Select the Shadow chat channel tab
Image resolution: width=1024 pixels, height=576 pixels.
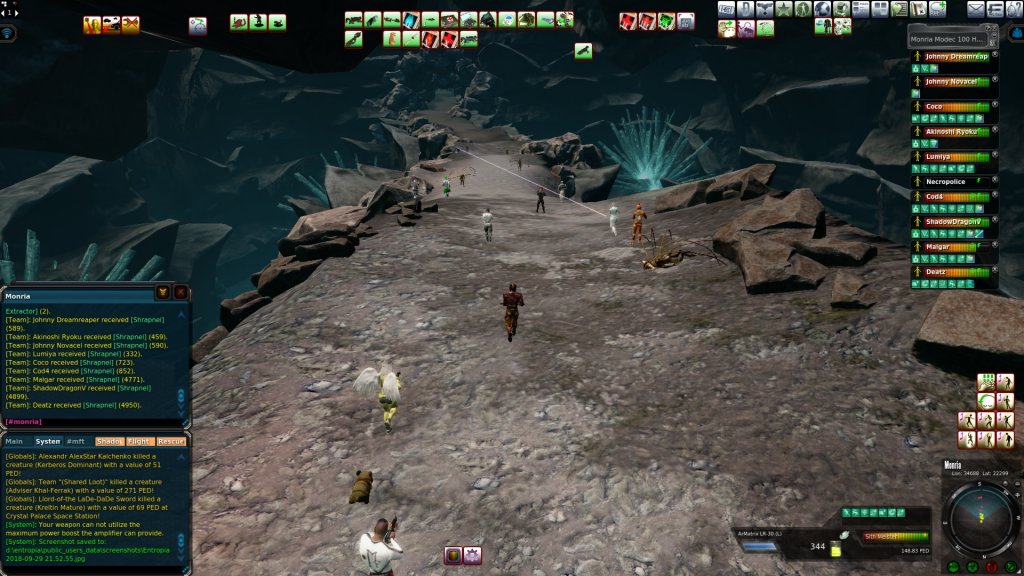(109, 441)
